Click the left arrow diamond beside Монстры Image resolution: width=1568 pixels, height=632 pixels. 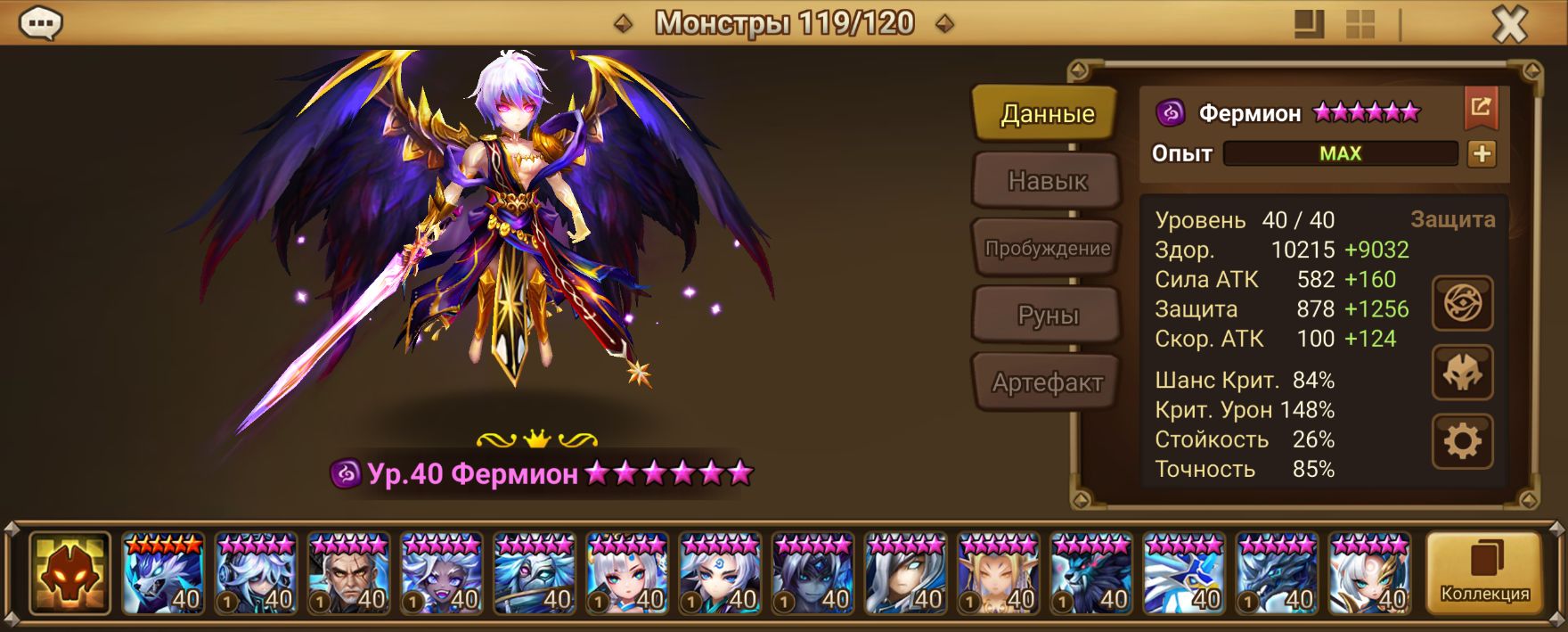tap(624, 24)
